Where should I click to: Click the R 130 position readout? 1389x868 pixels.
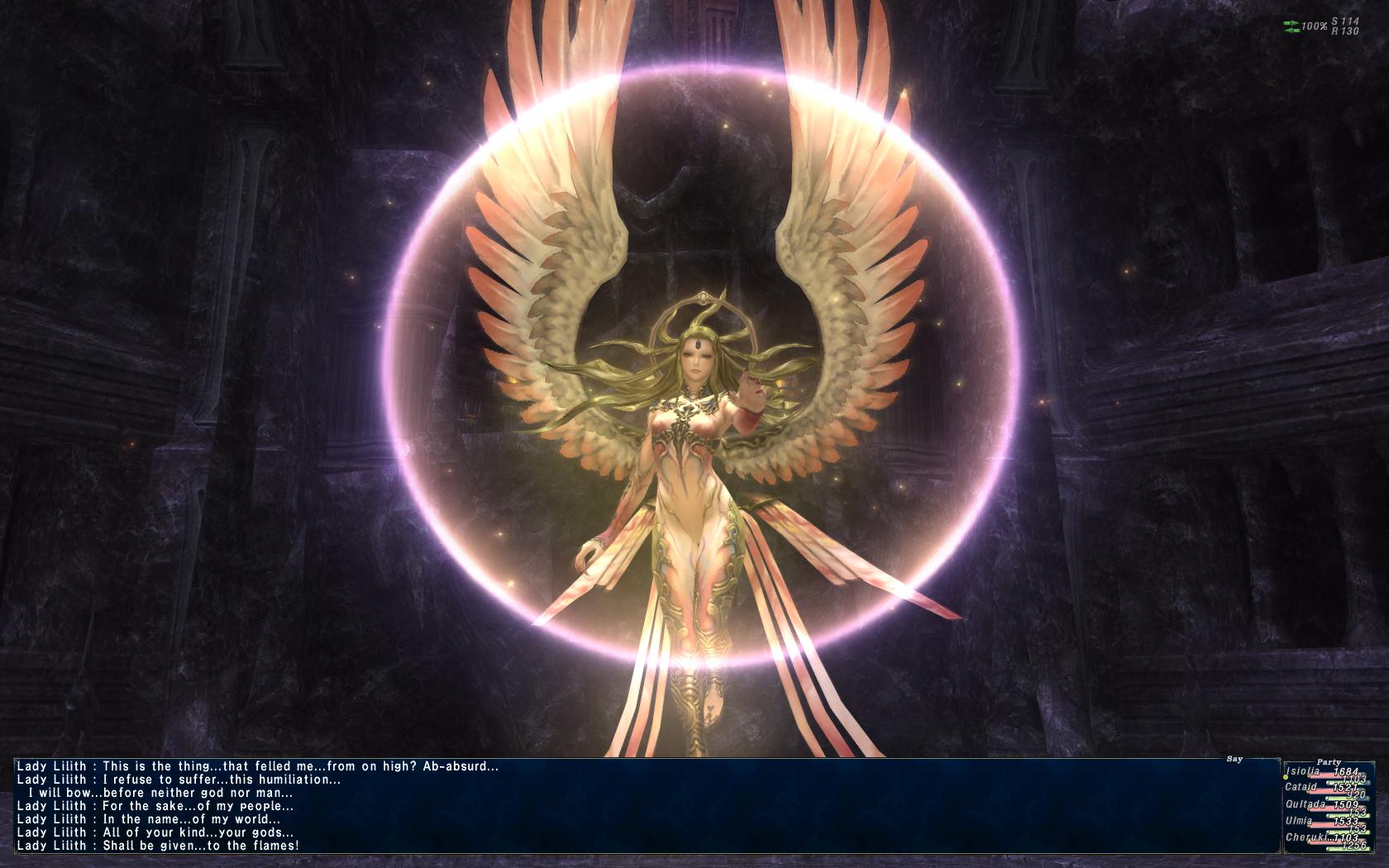(x=1346, y=31)
